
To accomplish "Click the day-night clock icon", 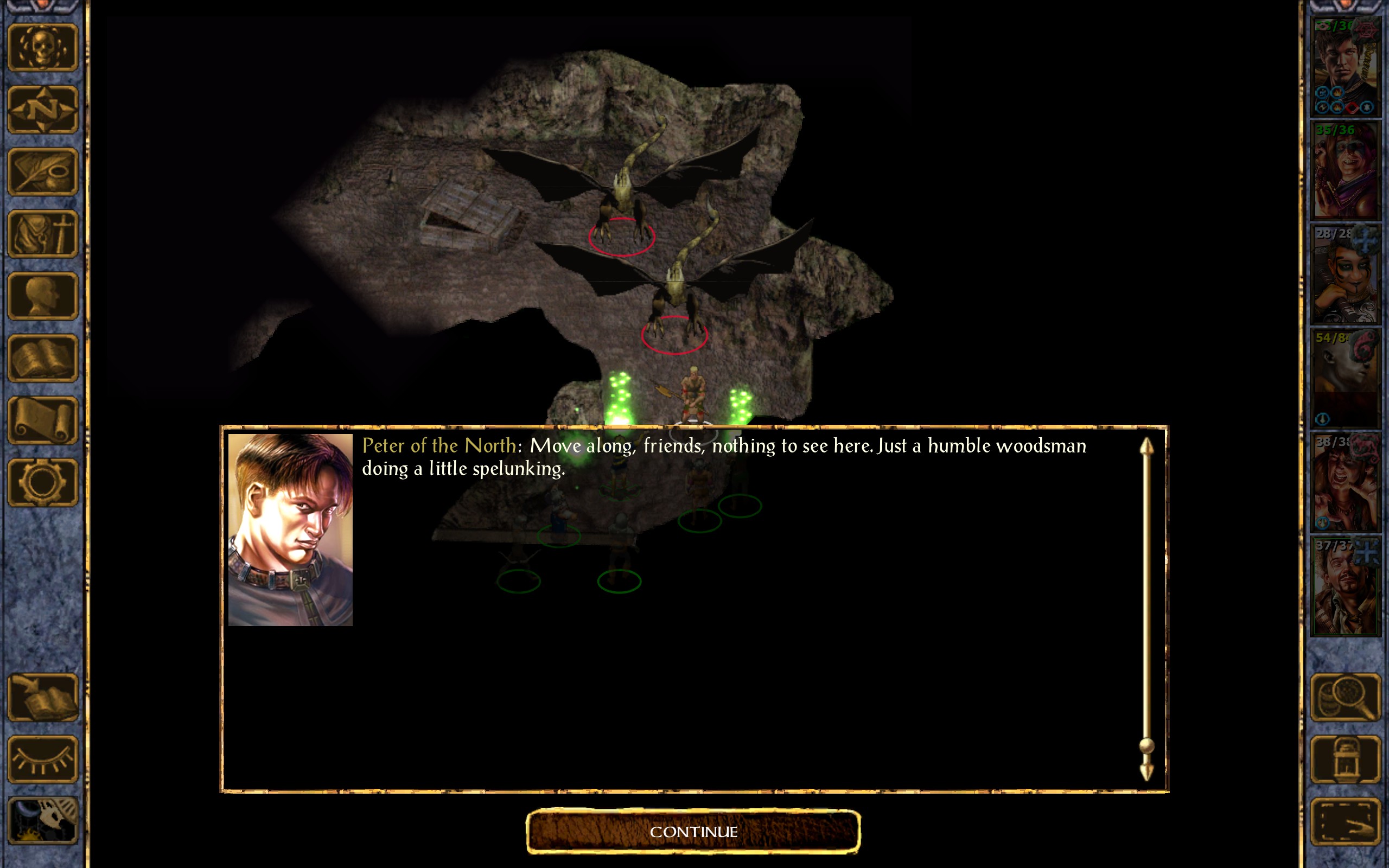I will 42,821.
